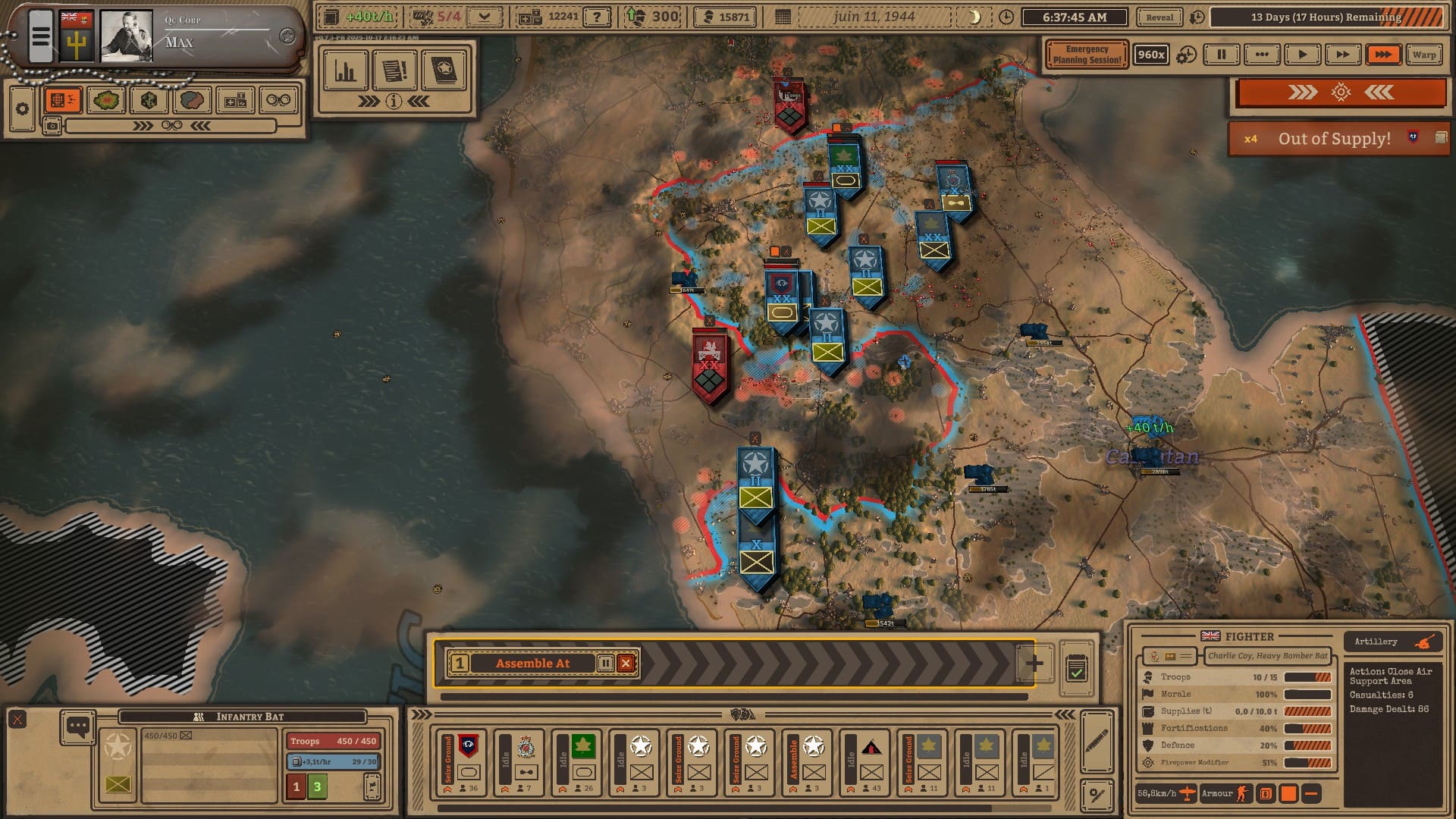The image size is (1456, 819).
Task: Open the Out of Supply alert
Action: [x=1334, y=139]
